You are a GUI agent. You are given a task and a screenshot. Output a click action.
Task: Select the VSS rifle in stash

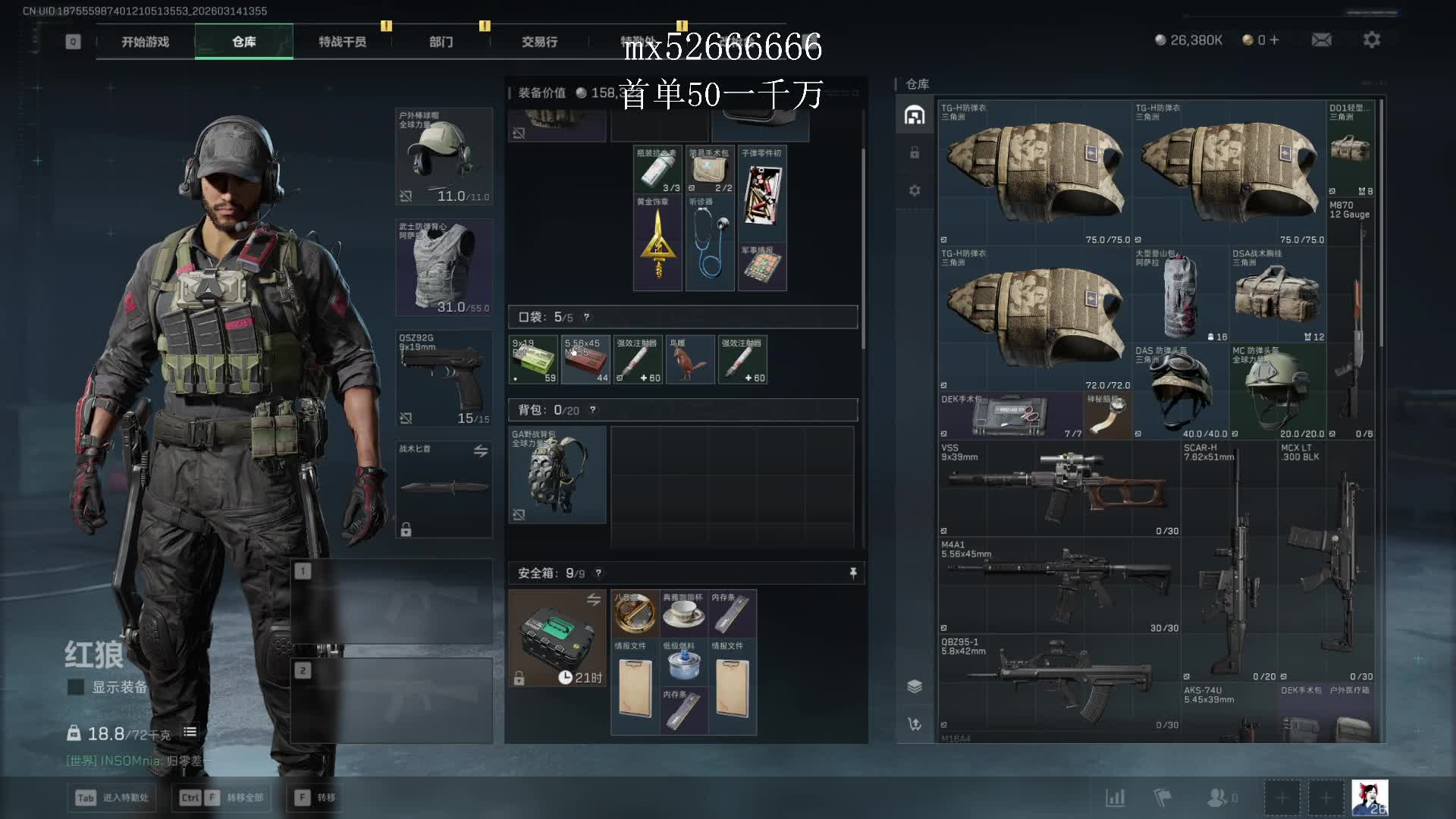[x=1059, y=488]
